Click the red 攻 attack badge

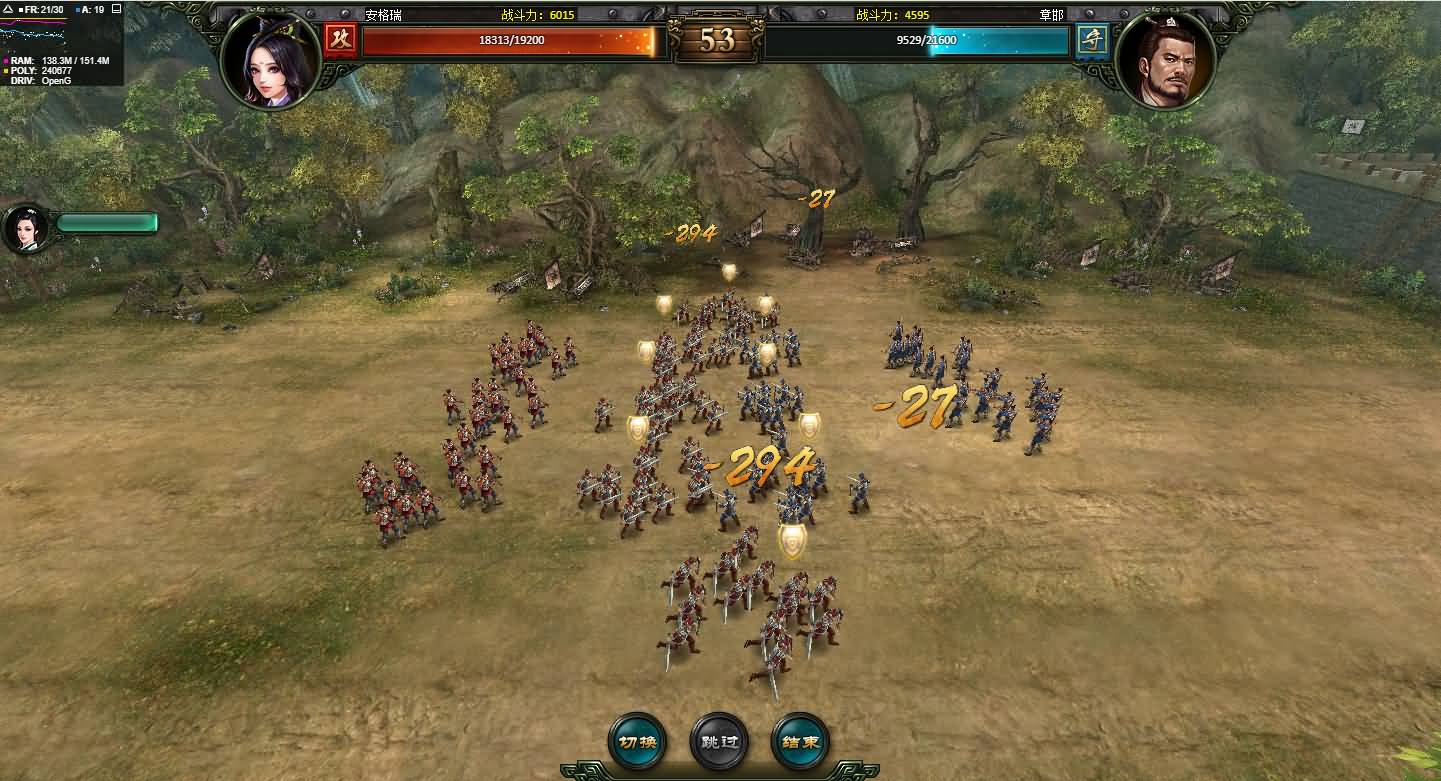[x=341, y=40]
